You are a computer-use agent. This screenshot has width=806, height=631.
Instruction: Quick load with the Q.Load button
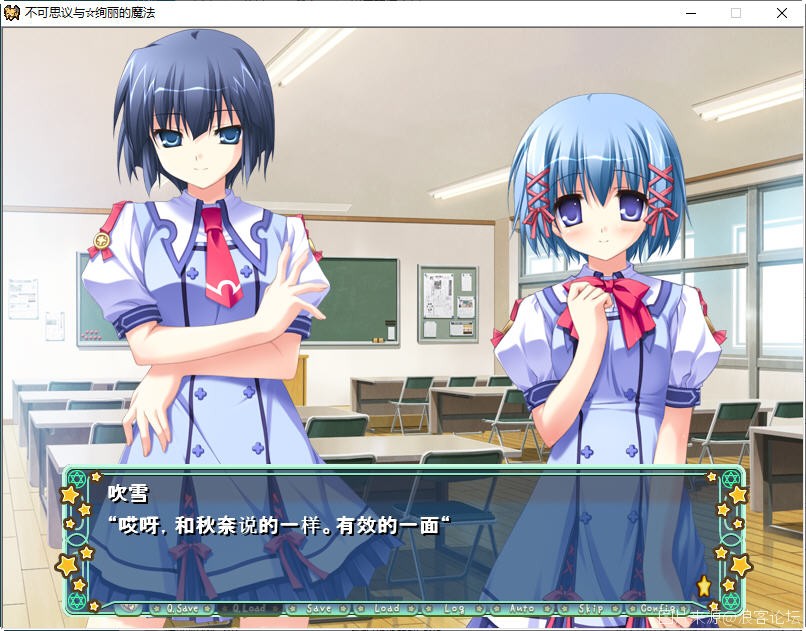[249, 608]
